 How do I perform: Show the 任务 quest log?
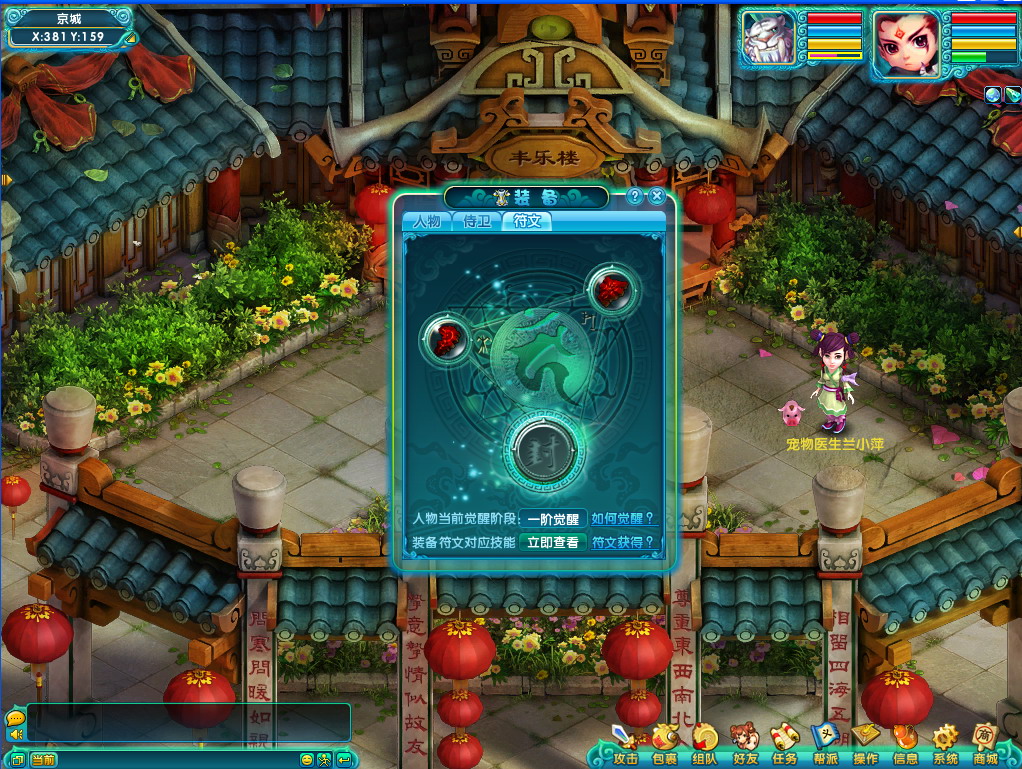(785, 744)
